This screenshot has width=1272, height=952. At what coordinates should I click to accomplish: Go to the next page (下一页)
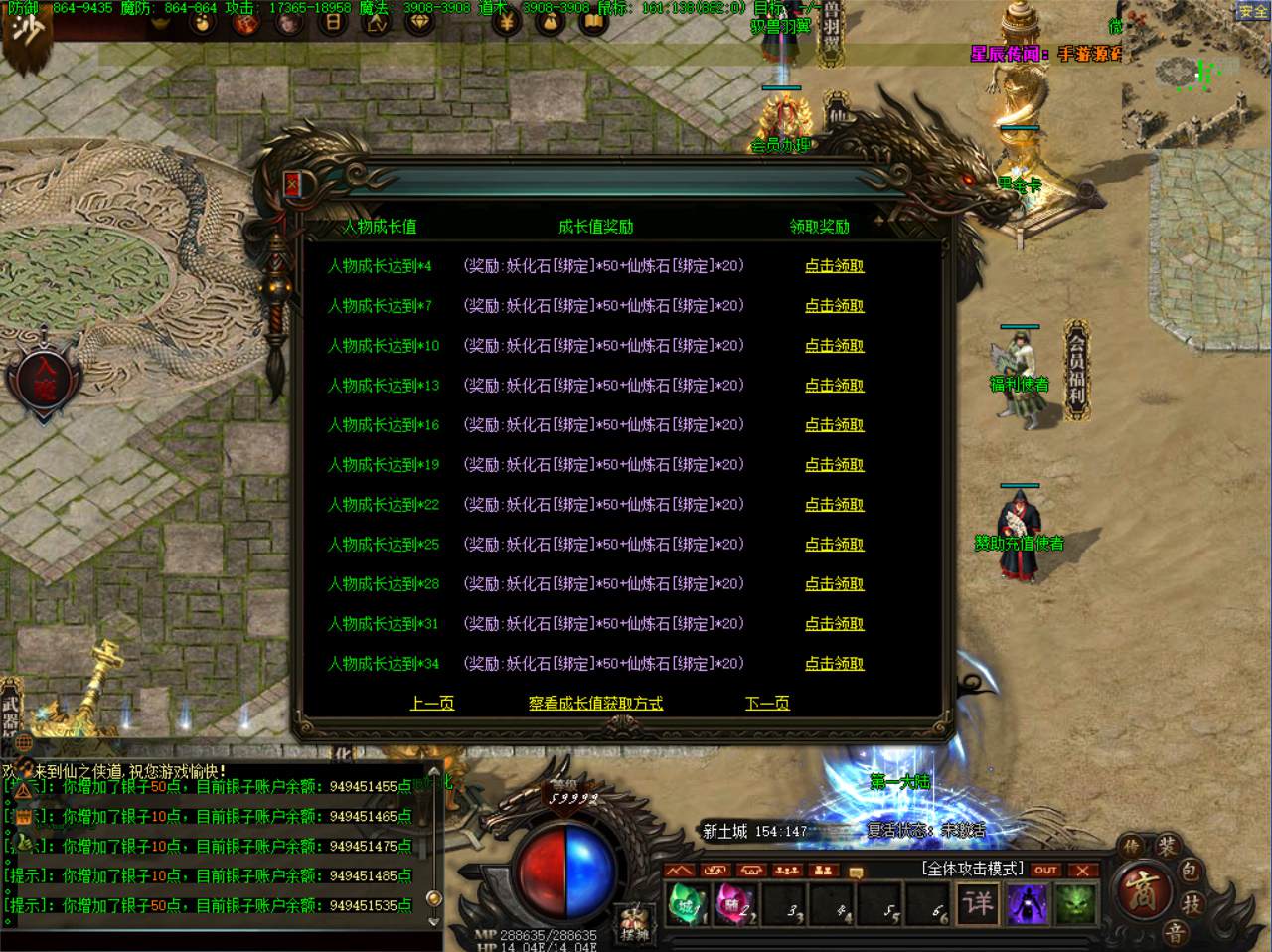767,704
